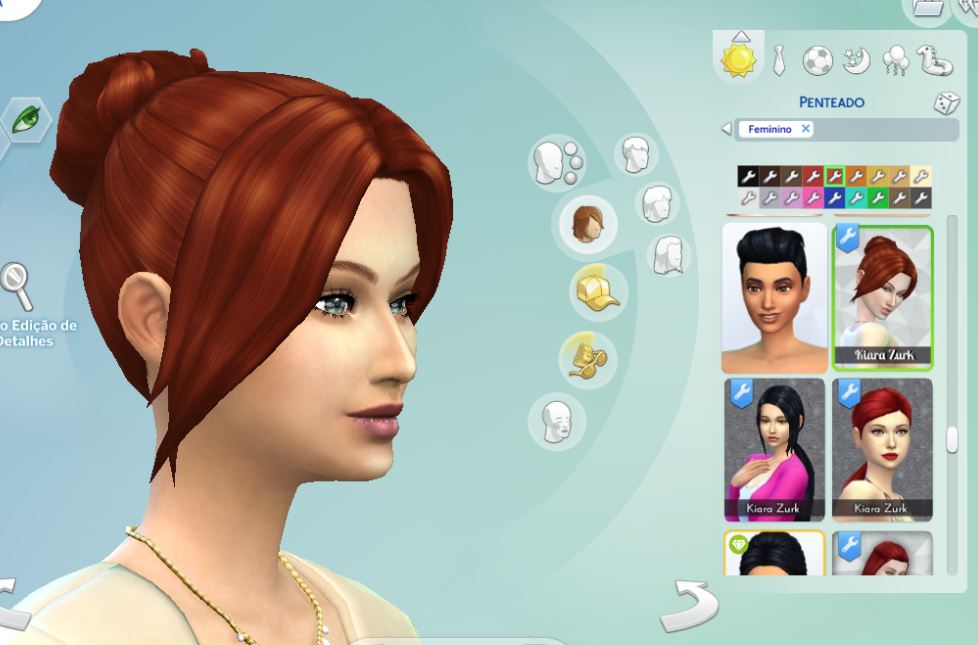Randomize hairstyle with the dice button
The width and height of the screenshot is (978, 645).
tap(944, 103)
